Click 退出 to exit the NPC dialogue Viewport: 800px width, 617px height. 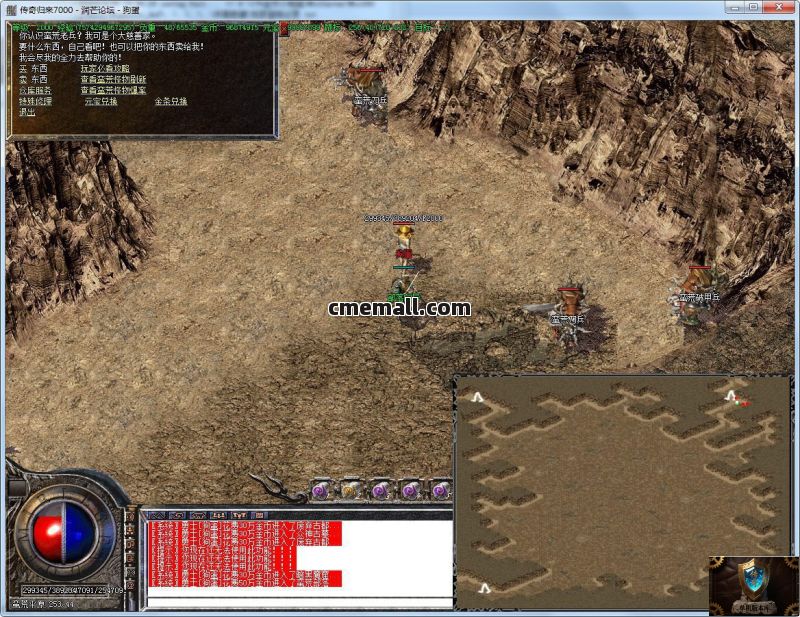click(x=27, y=112)
